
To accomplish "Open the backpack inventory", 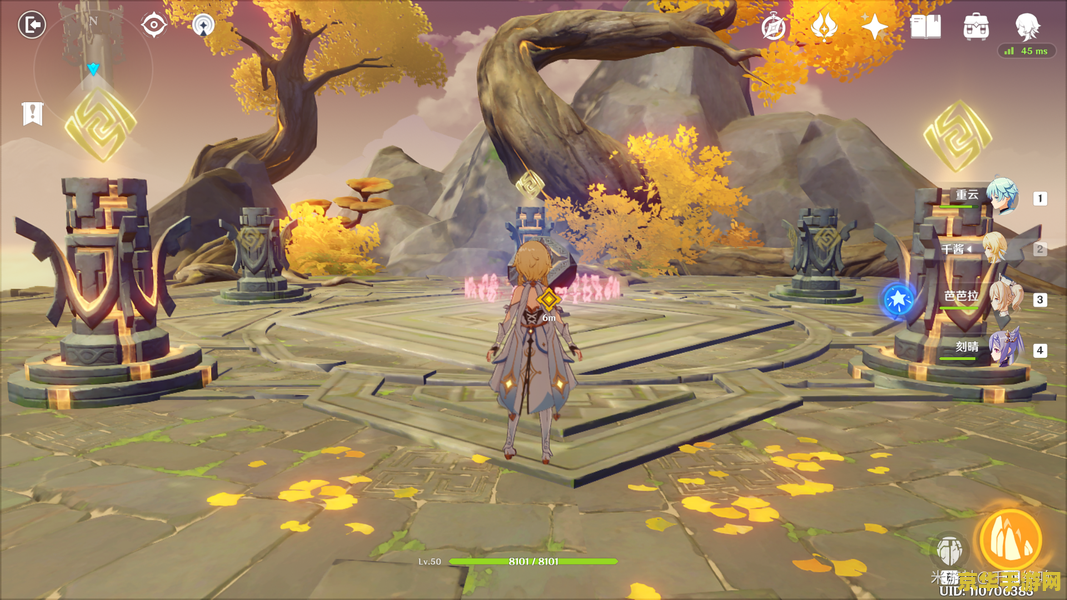I will (x=976, y=27).
